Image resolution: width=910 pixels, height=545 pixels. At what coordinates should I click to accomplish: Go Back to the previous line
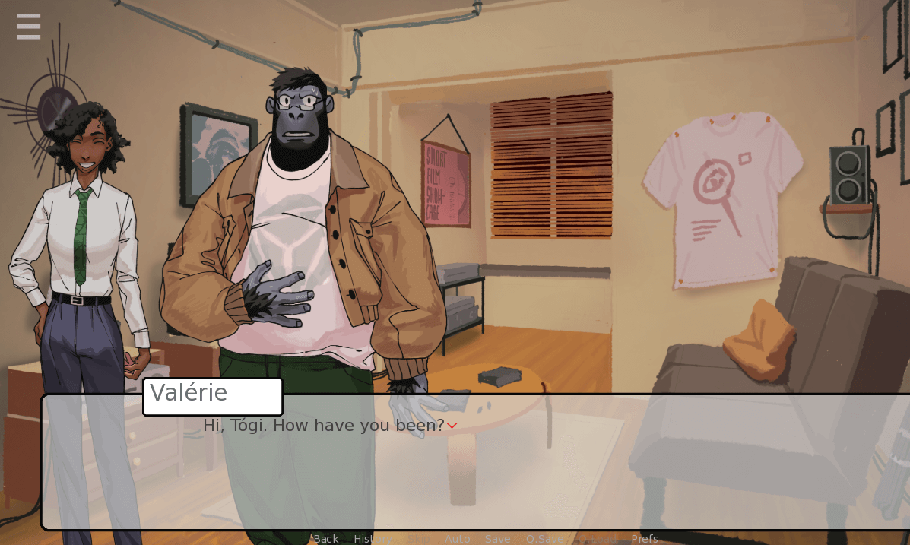(x=326, y=539)
